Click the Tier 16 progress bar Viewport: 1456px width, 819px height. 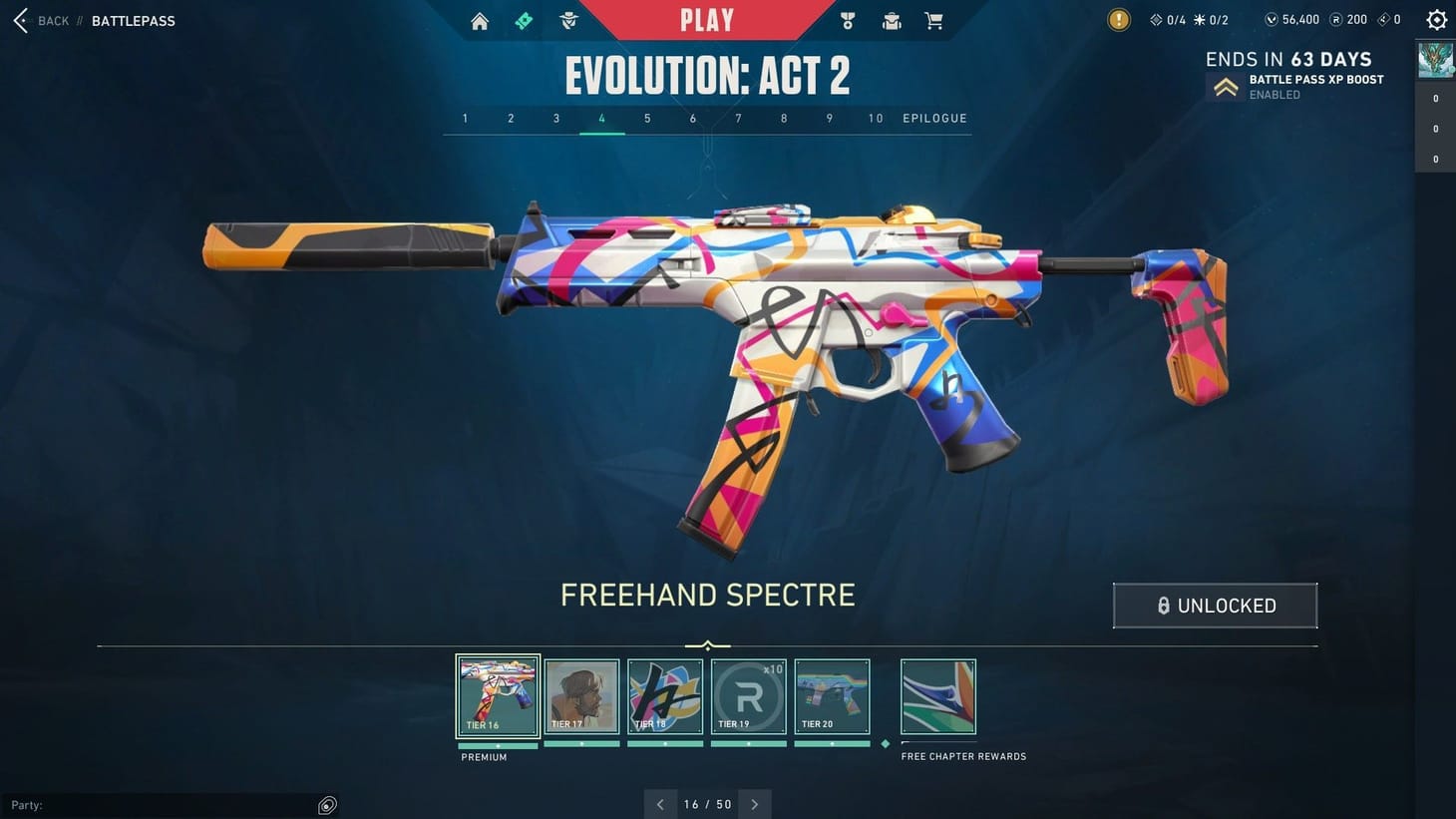pyautogui.click(x=497, y=745)
